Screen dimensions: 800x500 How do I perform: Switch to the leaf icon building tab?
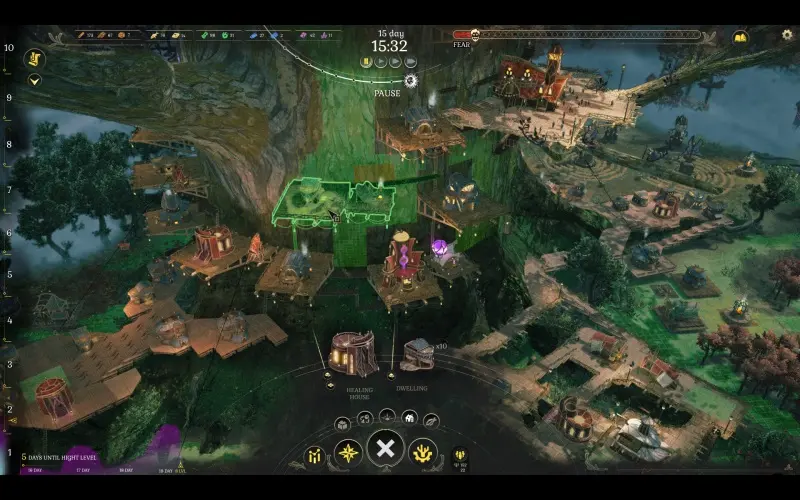[431, 421]
